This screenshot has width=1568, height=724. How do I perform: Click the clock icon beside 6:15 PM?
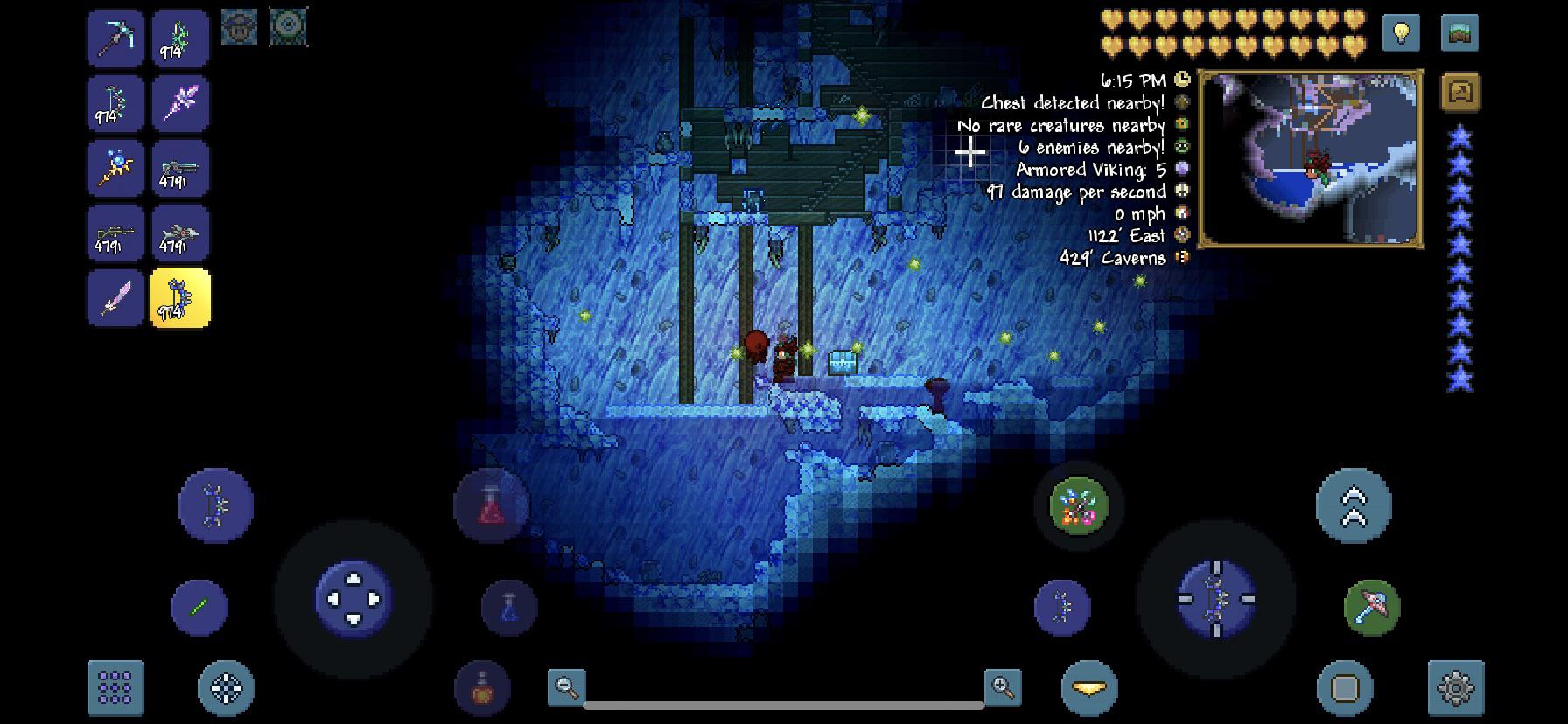[1180, 79]
